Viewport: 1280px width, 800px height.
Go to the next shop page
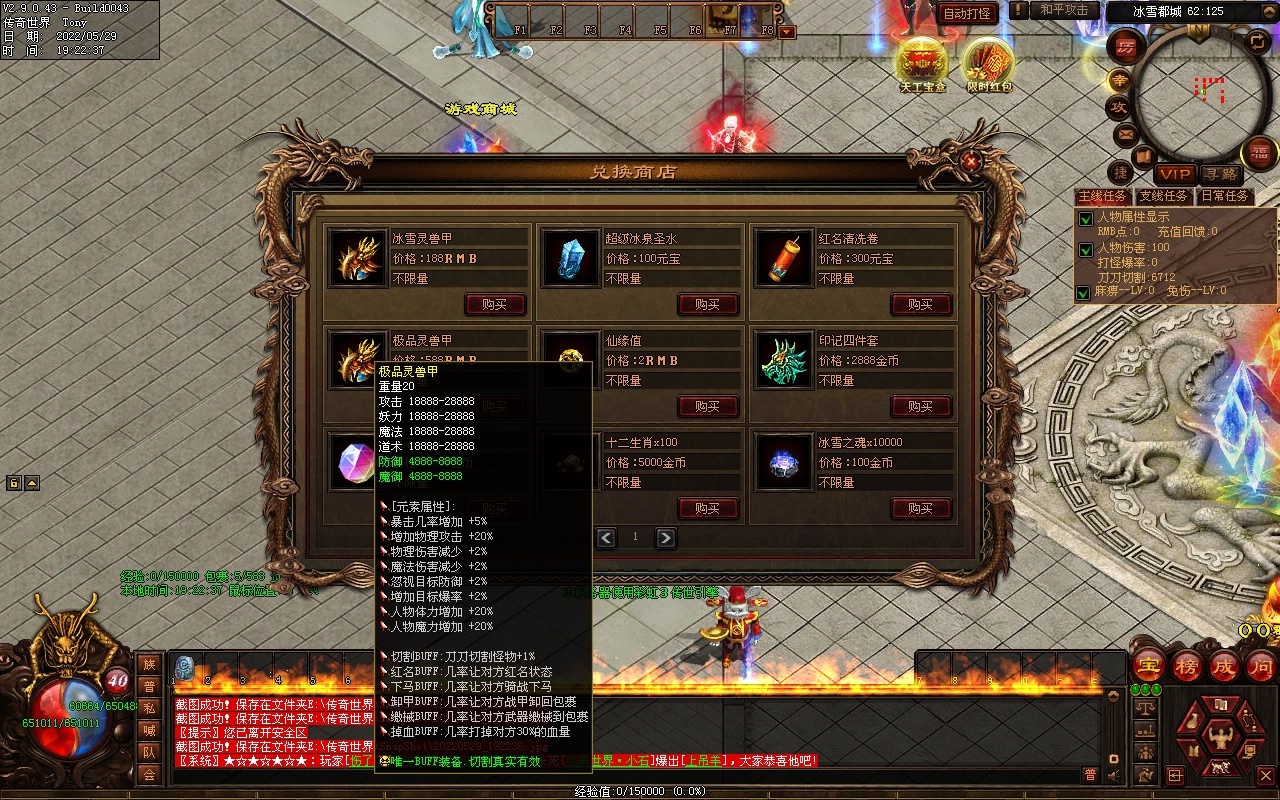coord(665,538)
